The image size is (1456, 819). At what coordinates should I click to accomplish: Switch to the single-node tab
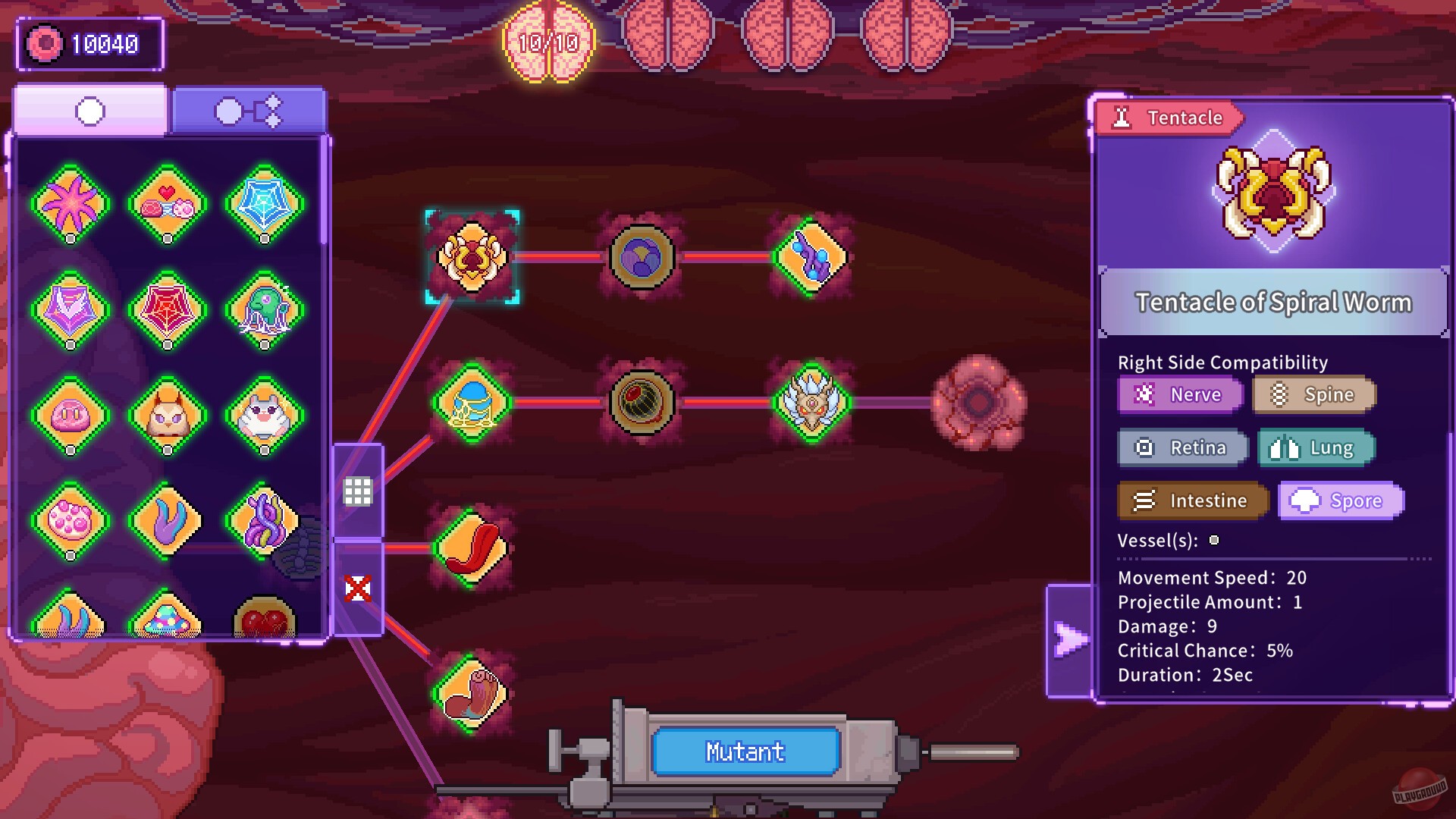89,110
